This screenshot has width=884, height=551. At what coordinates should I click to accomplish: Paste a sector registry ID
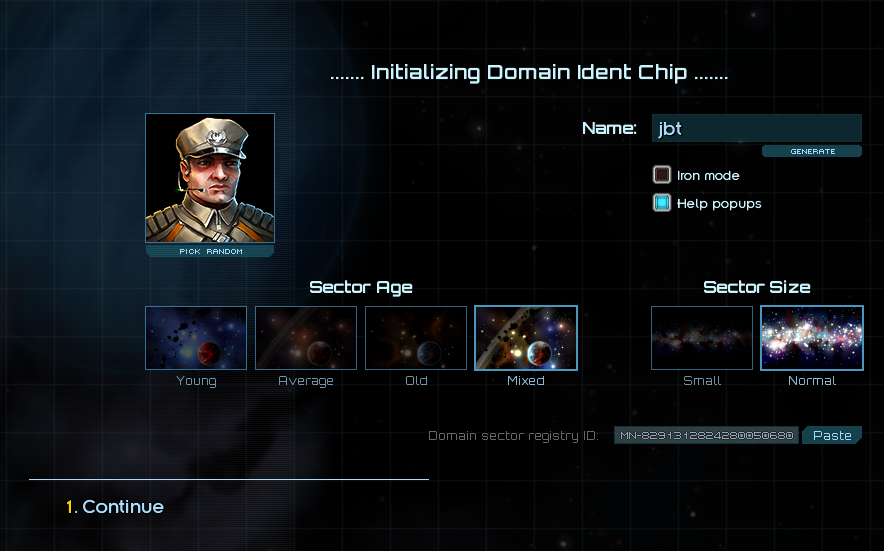[831, 436]
